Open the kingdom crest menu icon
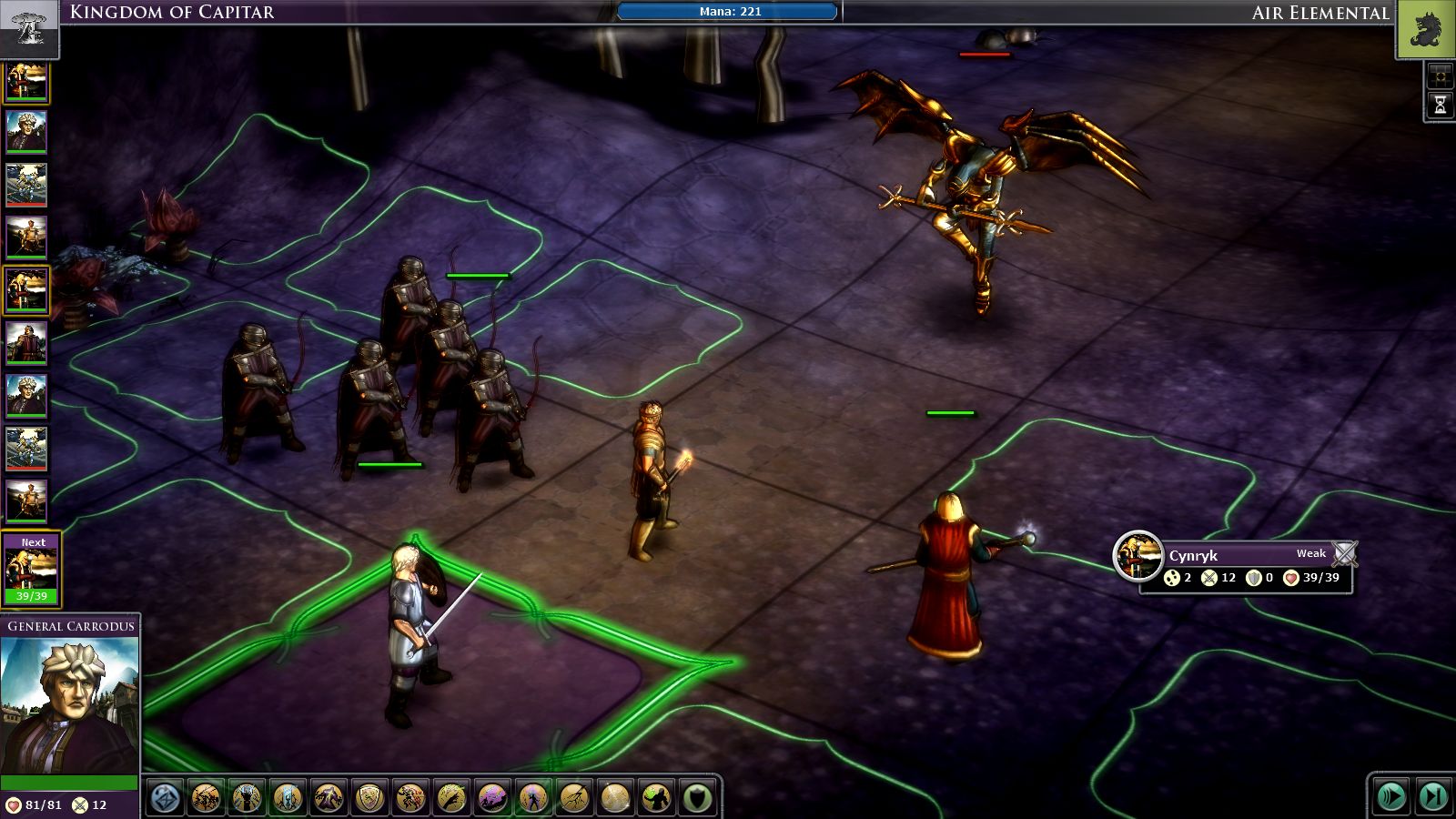The image size is (1456, 819). click(x=29, y=27)
